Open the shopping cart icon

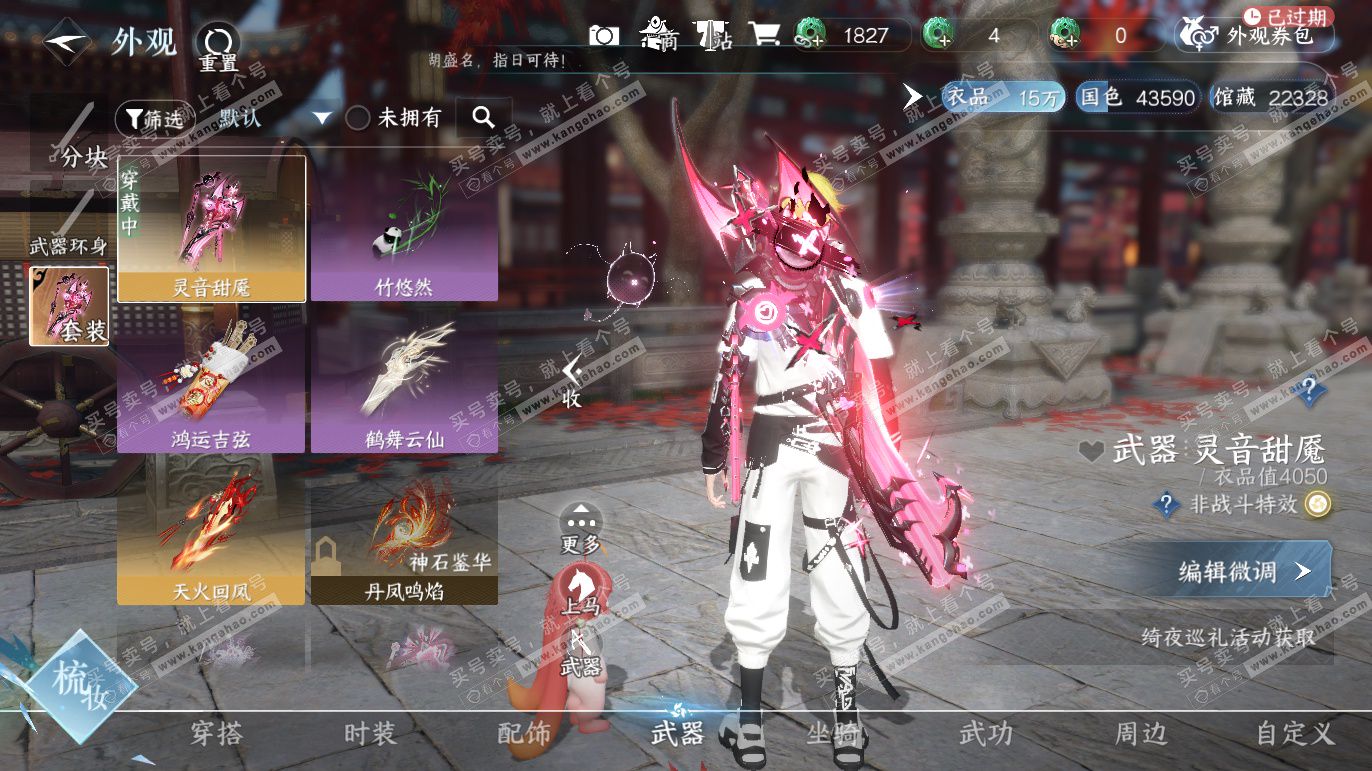click(765, 36)
